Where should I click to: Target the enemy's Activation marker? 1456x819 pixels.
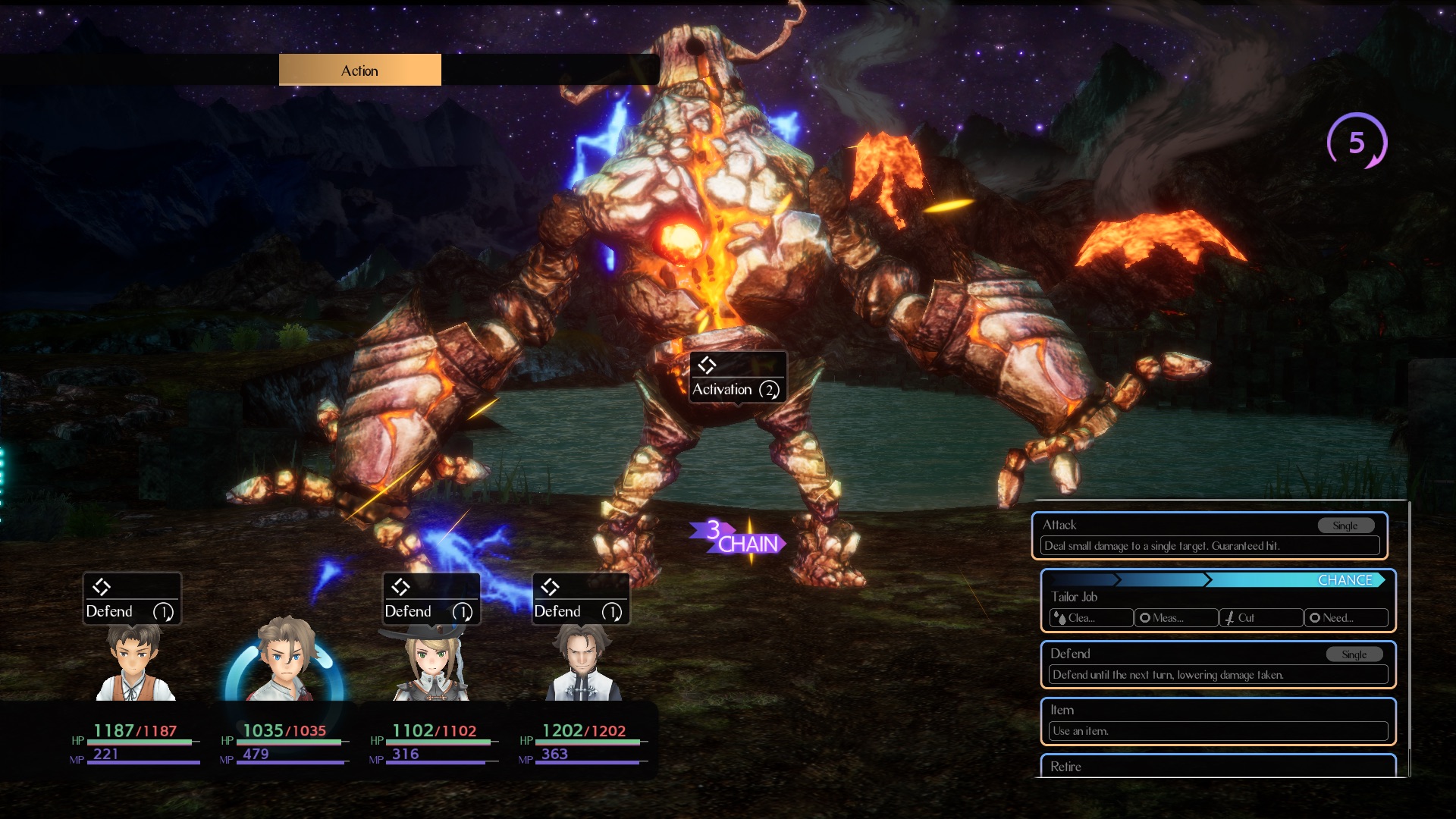pos(737,378)
